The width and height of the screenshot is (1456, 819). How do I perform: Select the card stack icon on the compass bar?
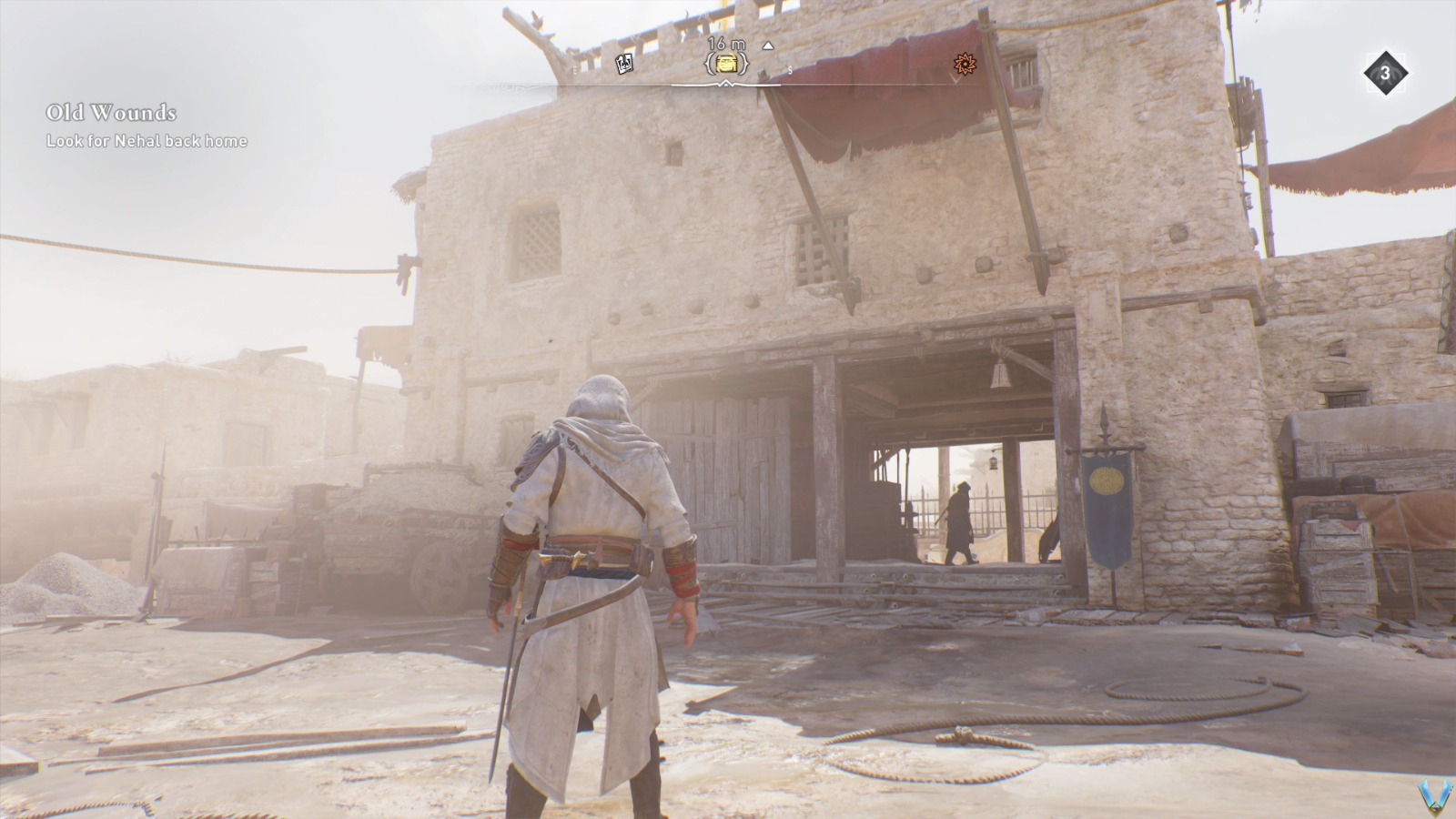(x=623, y=62)
